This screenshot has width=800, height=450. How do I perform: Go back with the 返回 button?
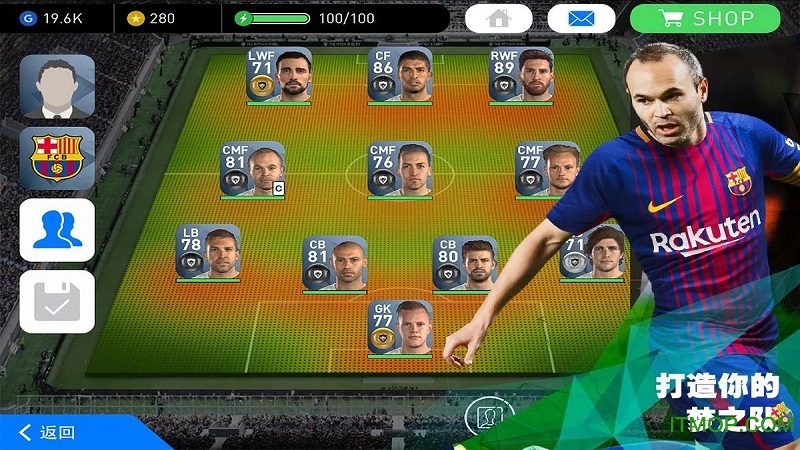[x=47, y=432]
